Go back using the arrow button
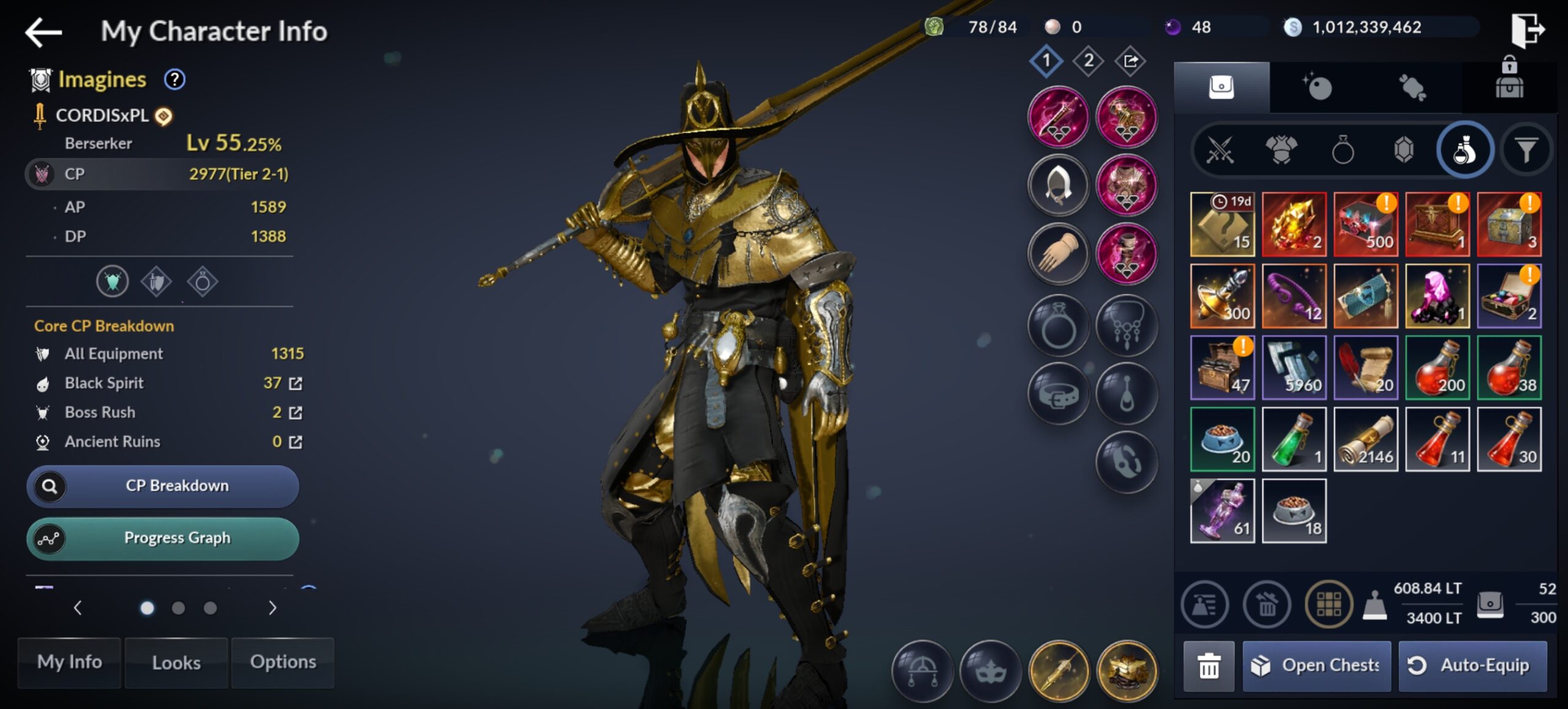The height and width of the screenshot is (709, 1568). point(43,32)
